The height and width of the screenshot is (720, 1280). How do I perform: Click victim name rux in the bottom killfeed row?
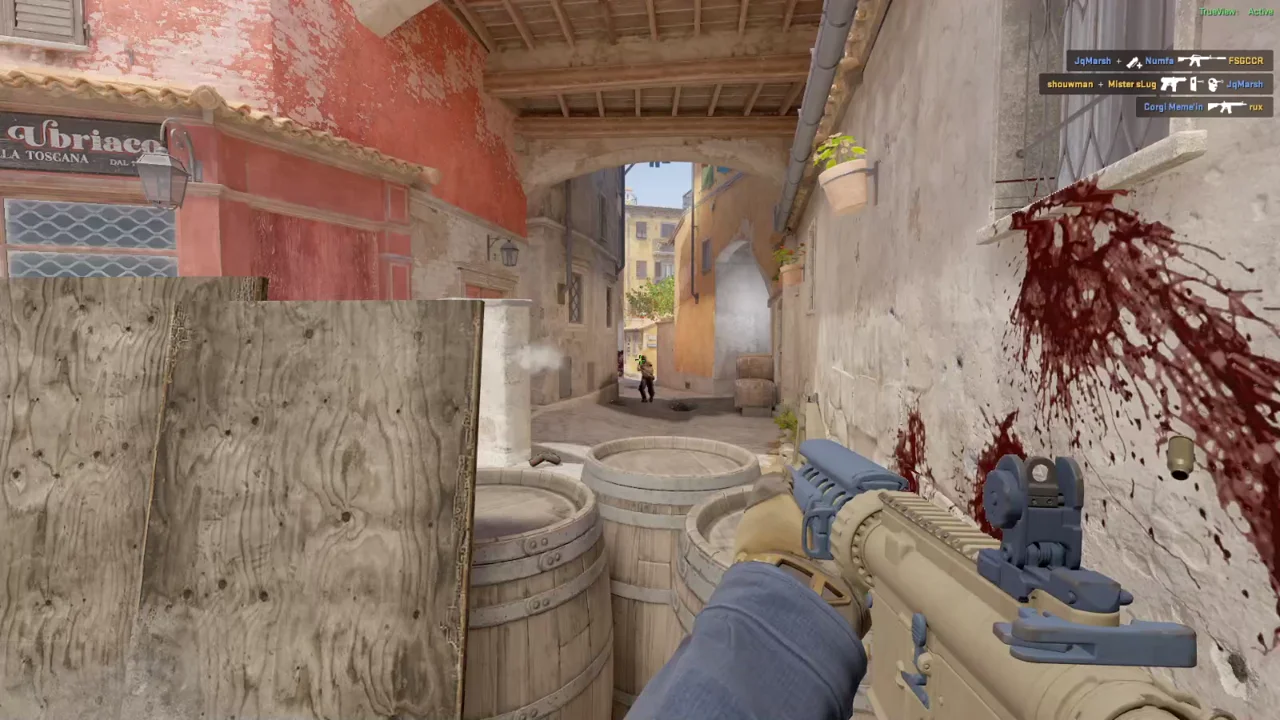tap(1256, 106)
